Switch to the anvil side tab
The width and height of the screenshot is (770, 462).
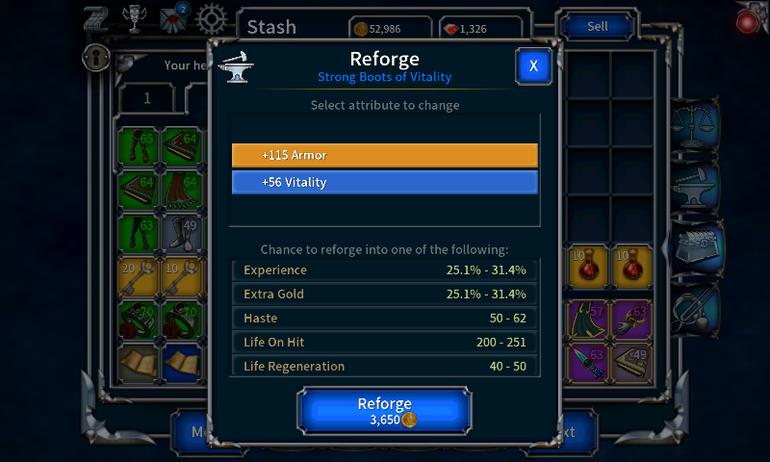point(697,183)
